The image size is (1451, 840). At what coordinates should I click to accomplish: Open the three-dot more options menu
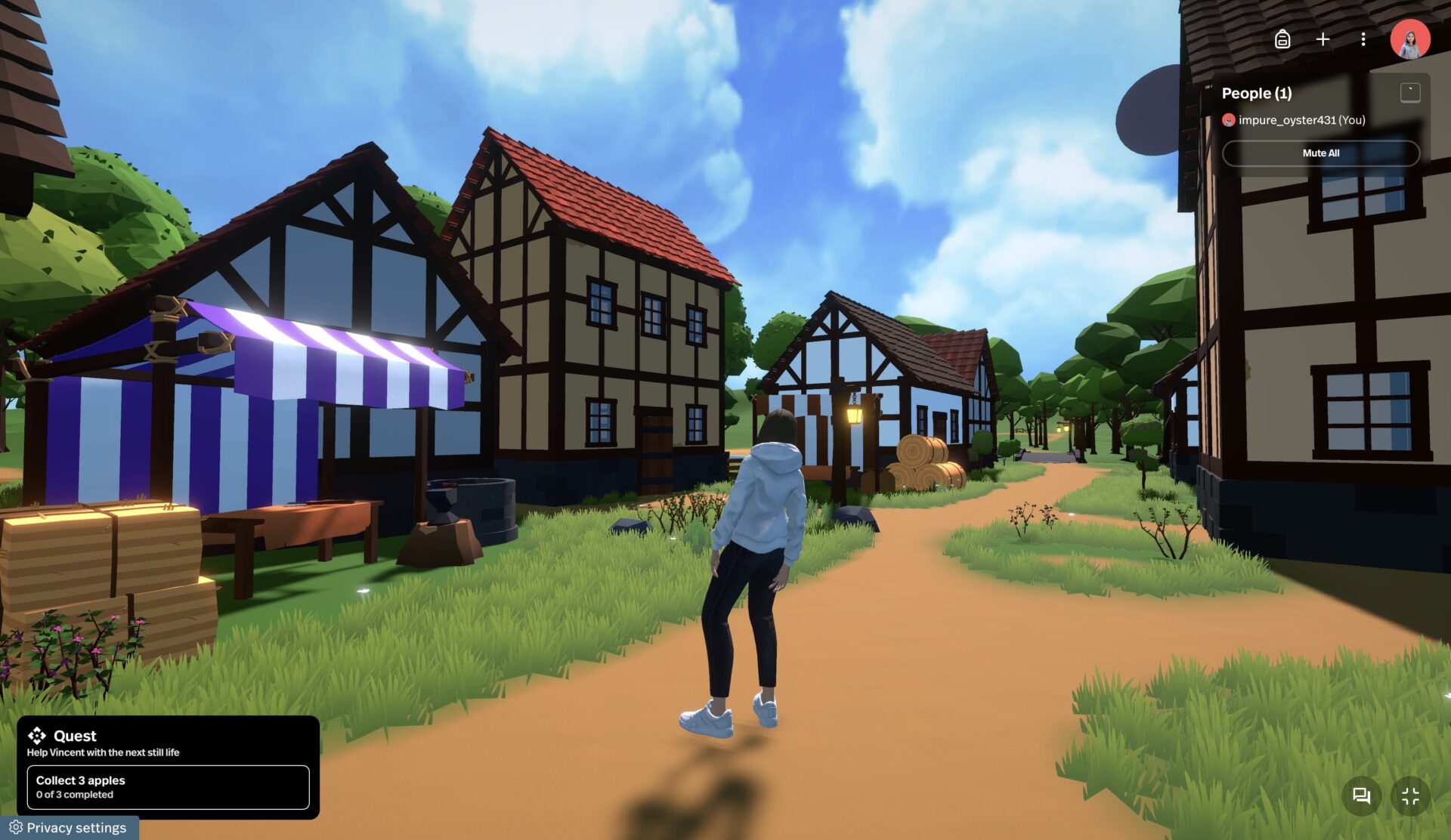click(1363, 39)
